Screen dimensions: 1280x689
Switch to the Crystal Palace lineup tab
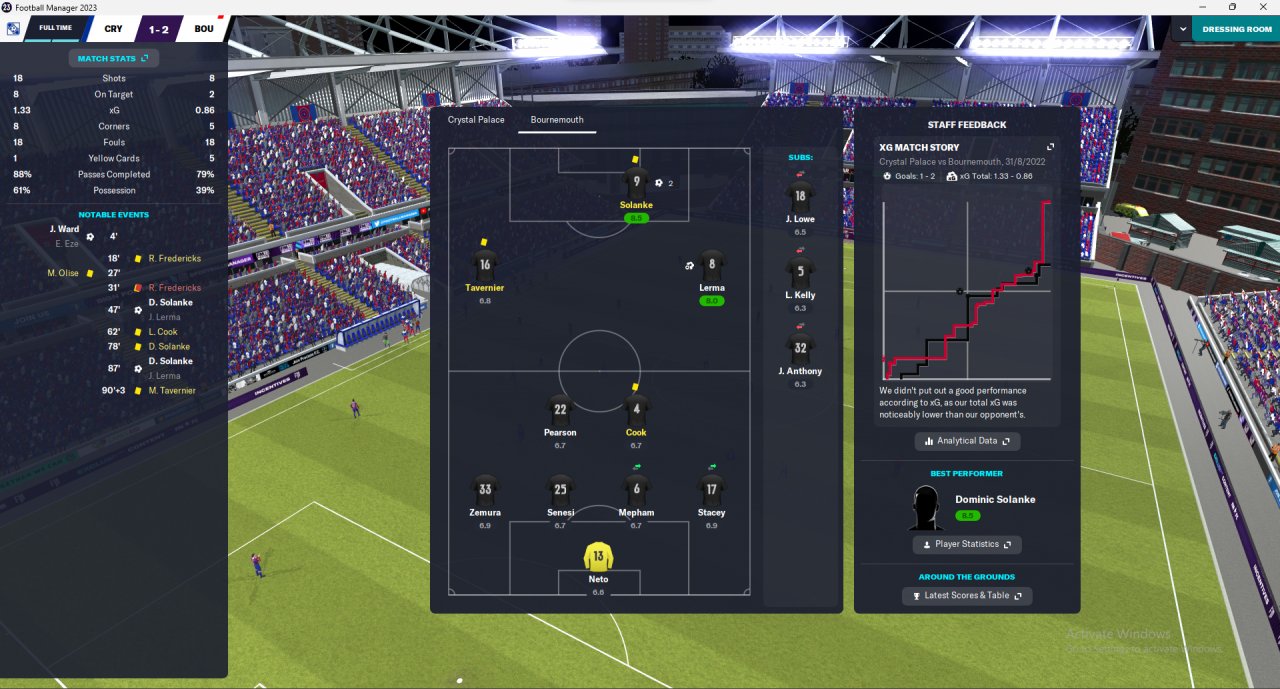(476, 120)
